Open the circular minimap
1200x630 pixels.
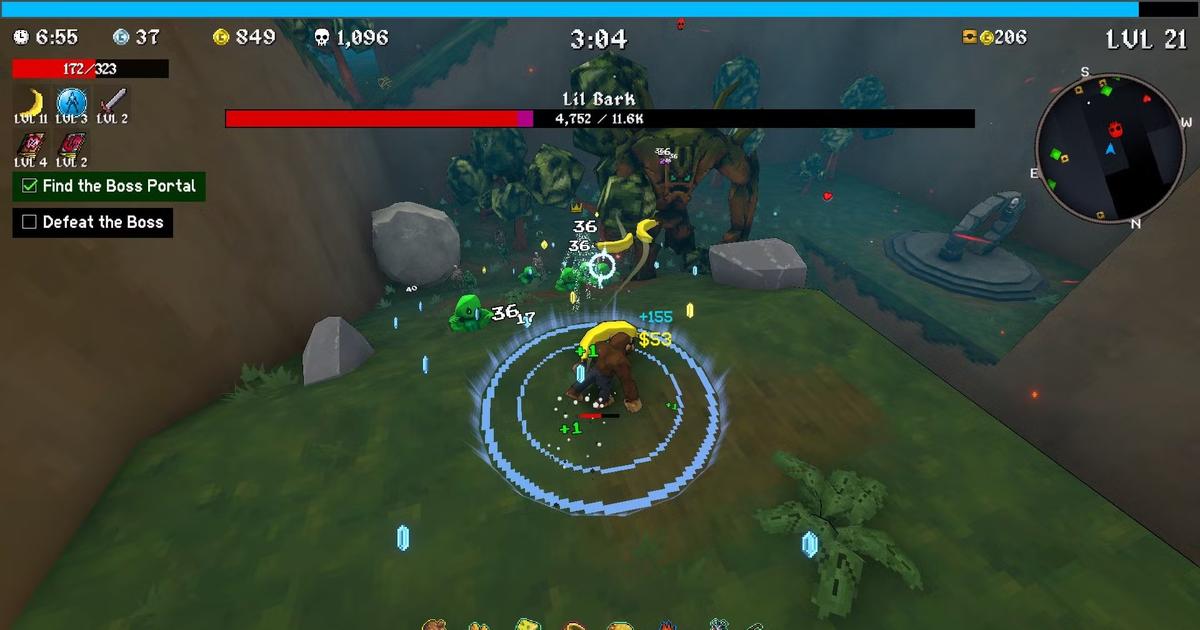tap(1110, 146)
